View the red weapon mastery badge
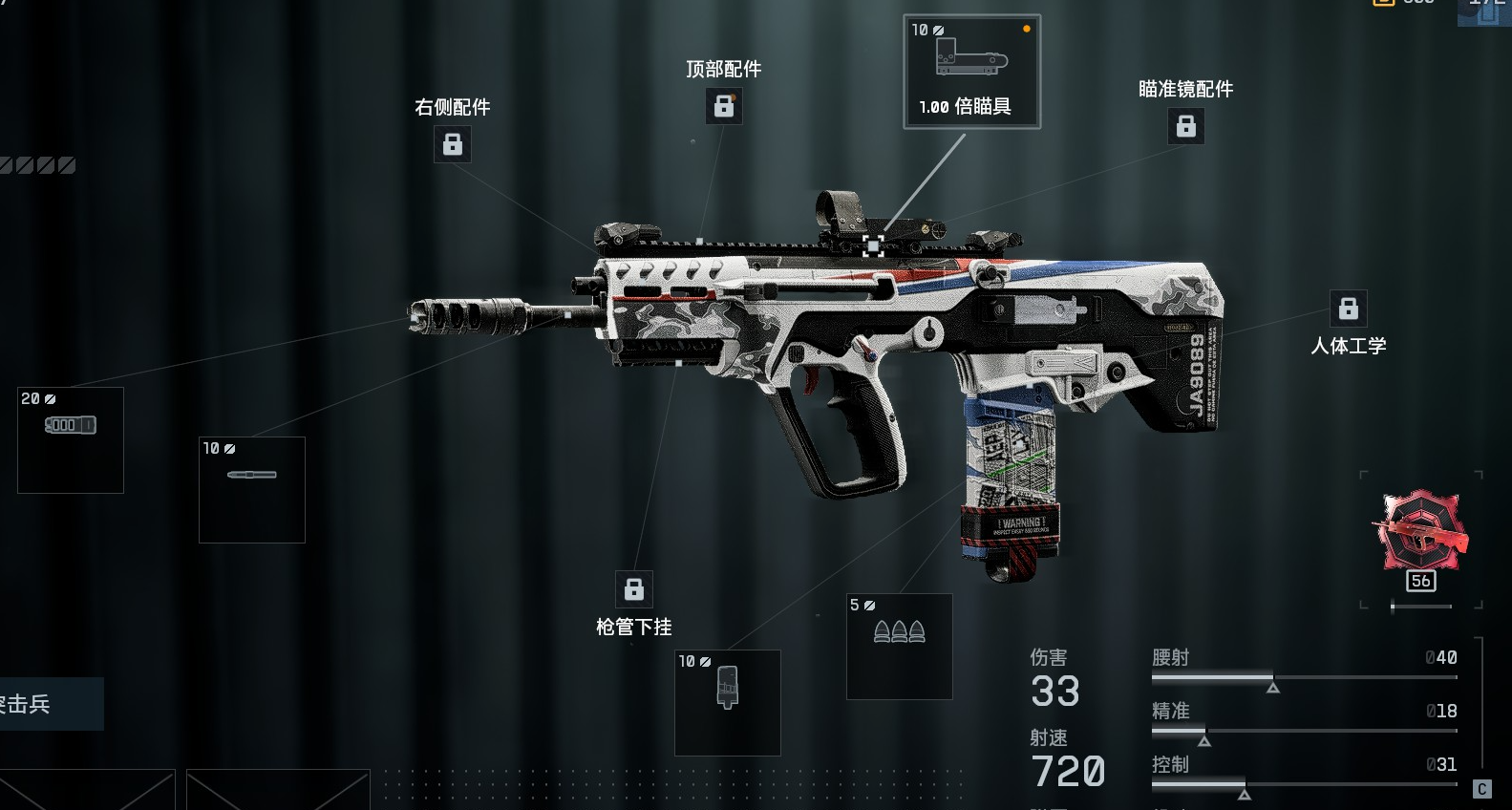The image size is (1512, 810). (1420, 533)
